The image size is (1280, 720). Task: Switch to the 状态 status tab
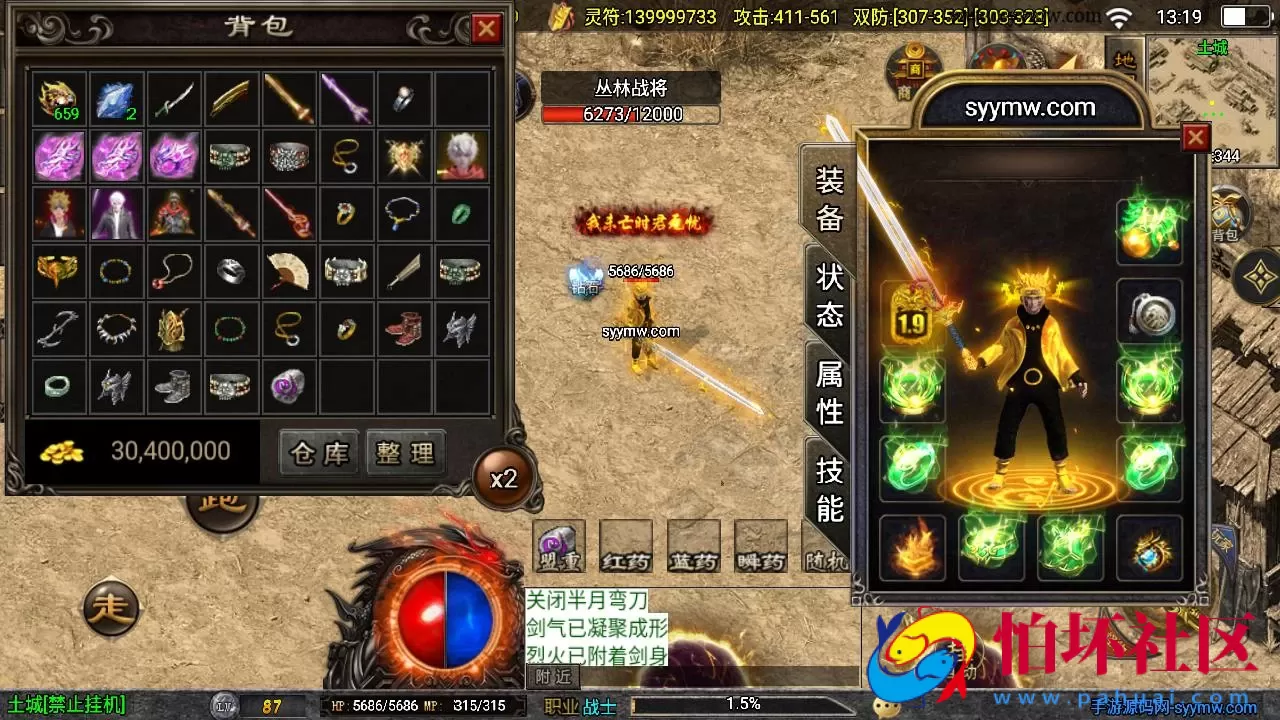click(828, 290)
